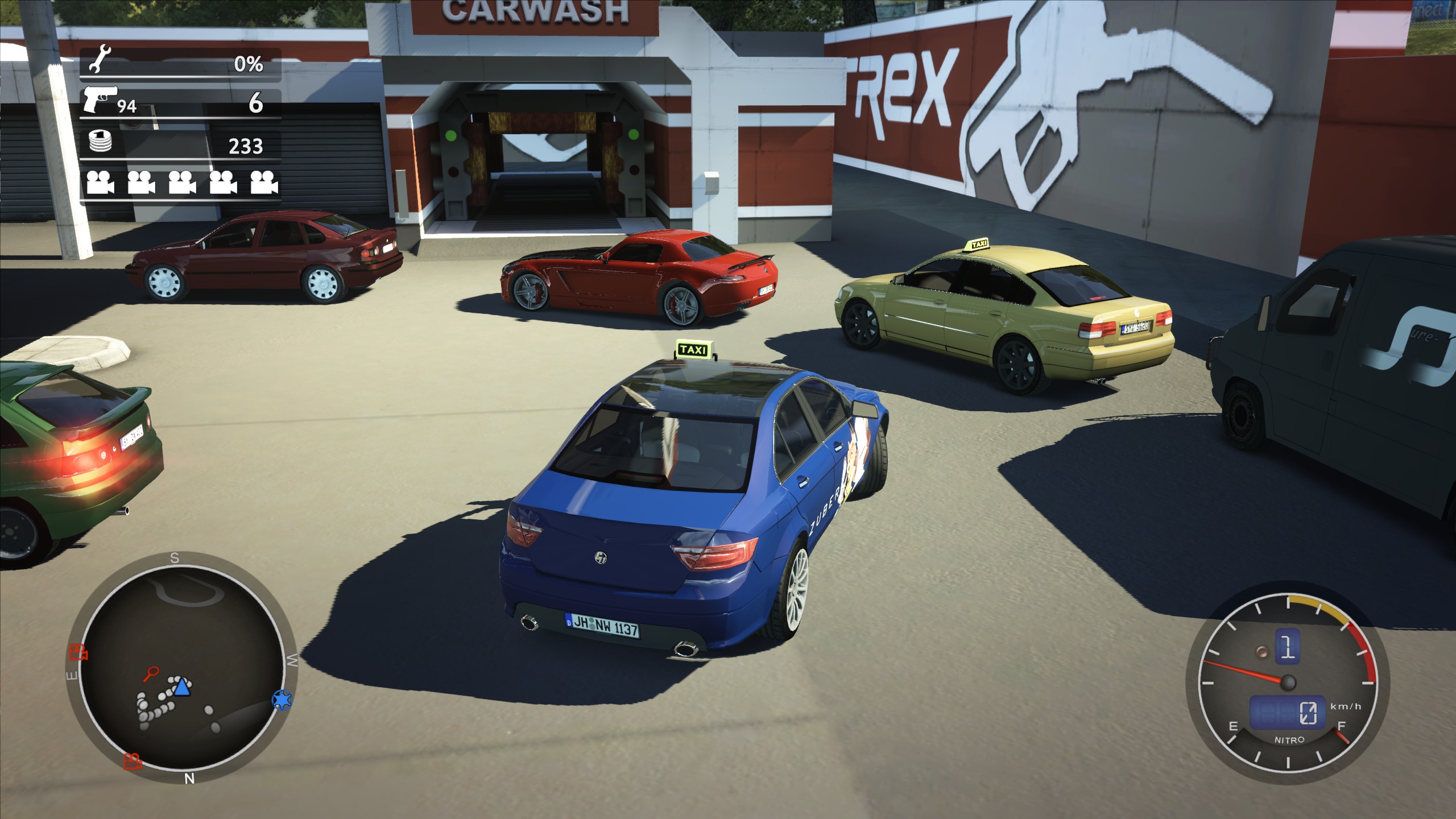
Task: Click the gear indicator on the speedometer
Action: tap(1288, 647)
